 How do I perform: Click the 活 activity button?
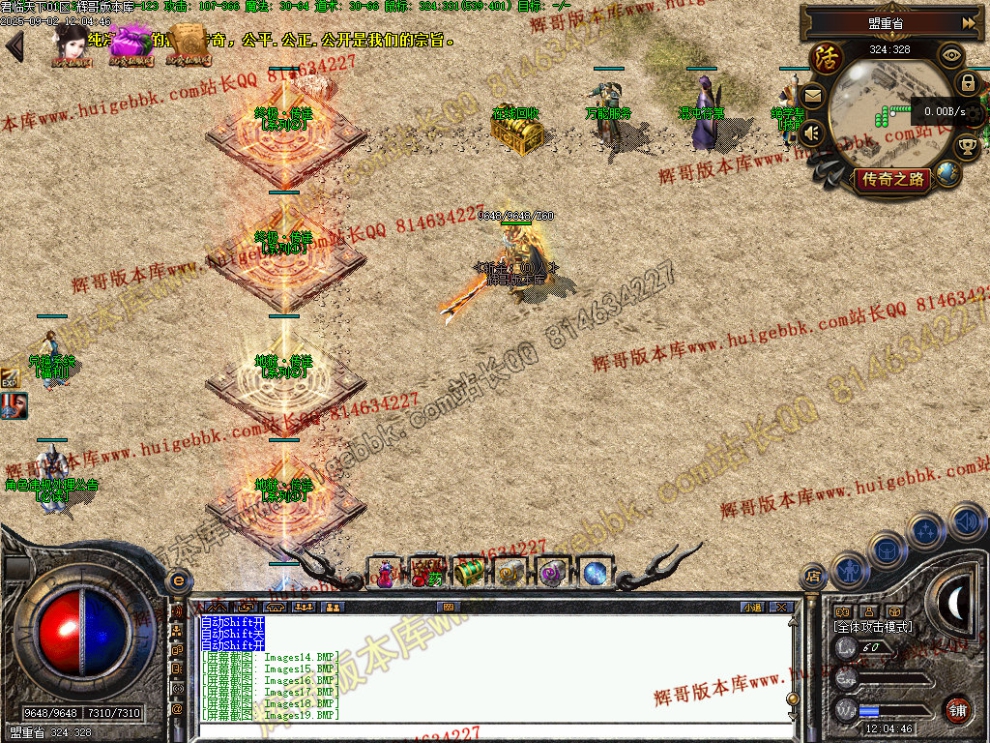point(826,57)
